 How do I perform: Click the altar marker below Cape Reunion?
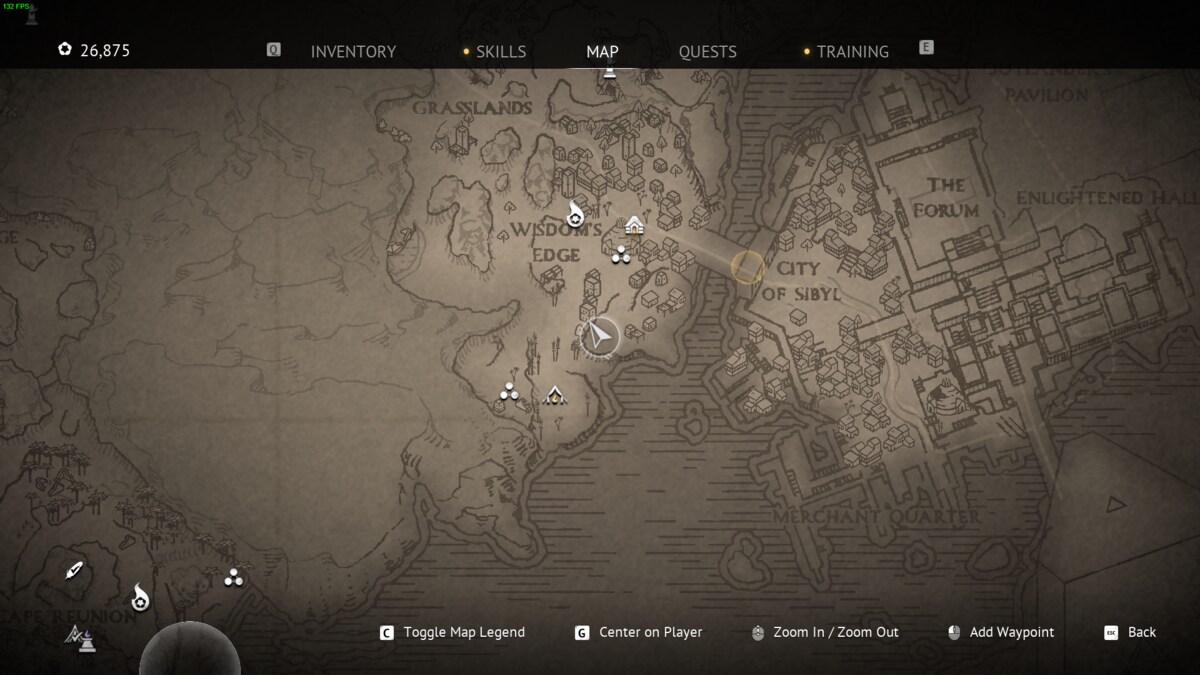[81, 636]
